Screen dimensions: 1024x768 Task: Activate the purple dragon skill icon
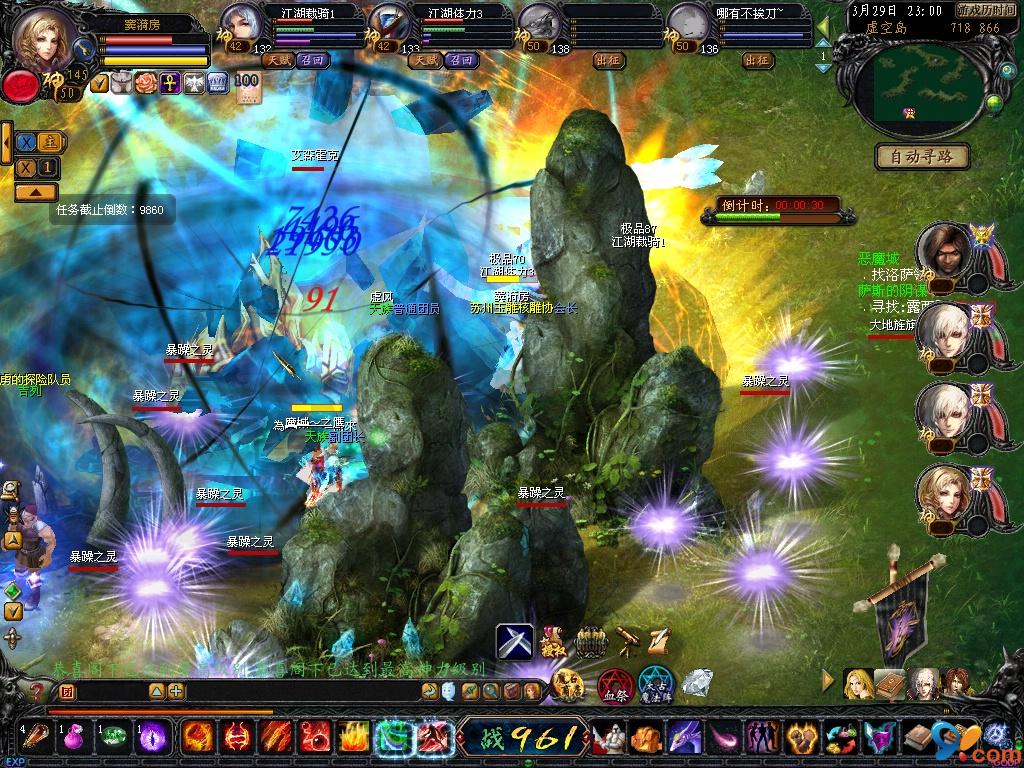click(683, 738)
